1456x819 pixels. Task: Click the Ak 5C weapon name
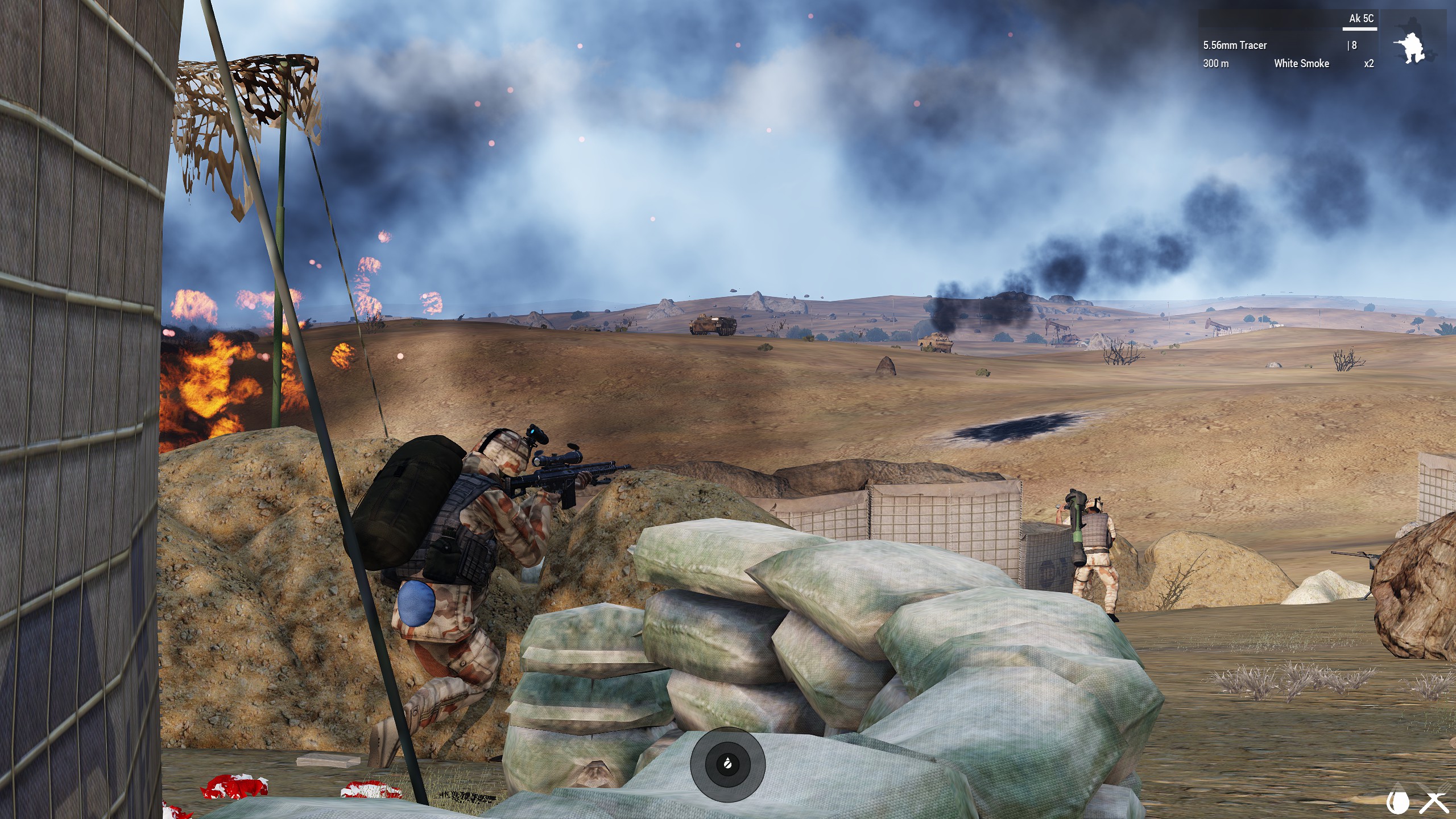point(1360,19)
